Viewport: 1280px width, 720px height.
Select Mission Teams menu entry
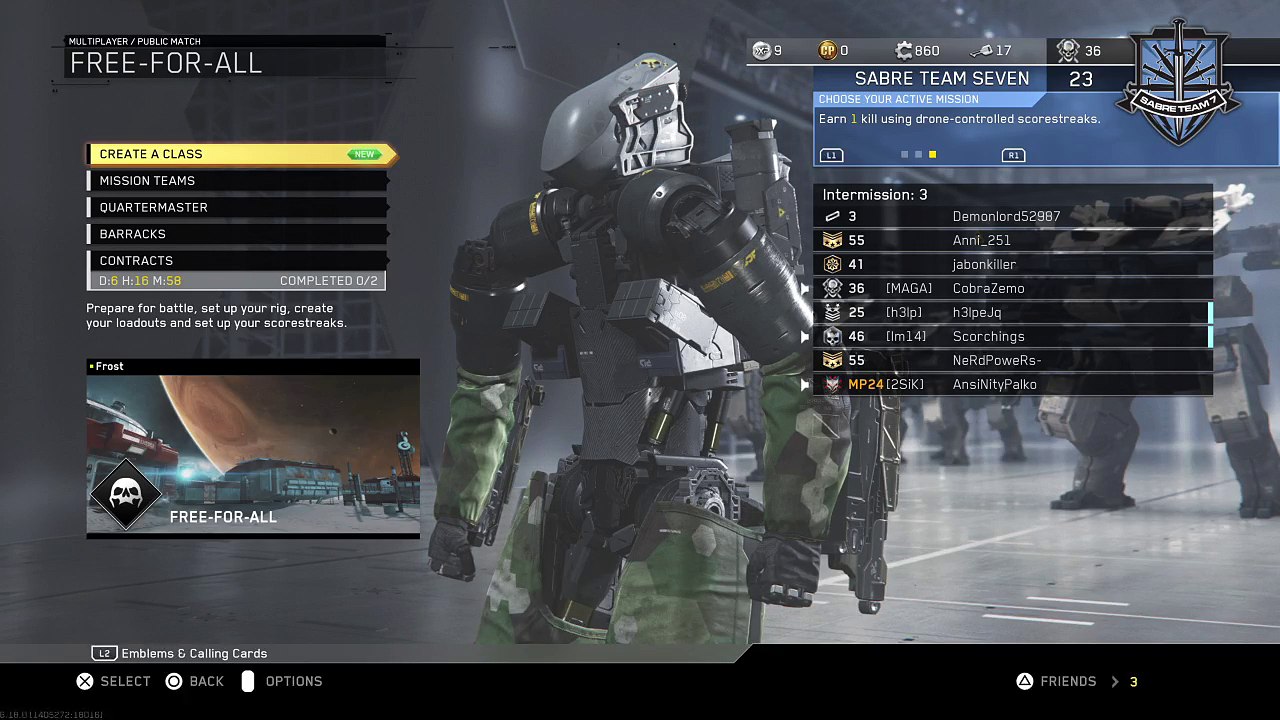[x=237, y=181]
